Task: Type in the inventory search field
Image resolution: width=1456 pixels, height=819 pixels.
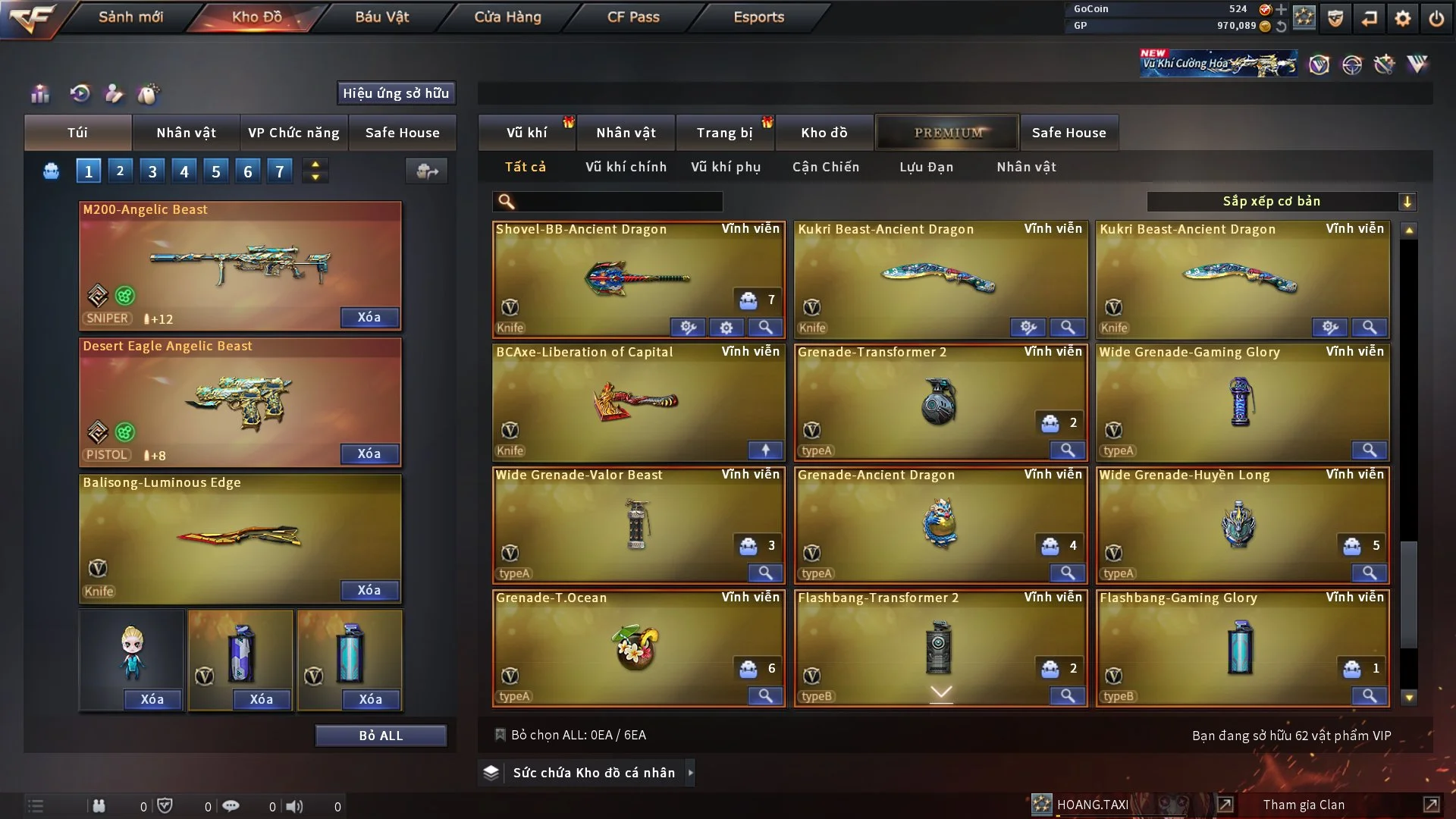Action: [618, 202]
